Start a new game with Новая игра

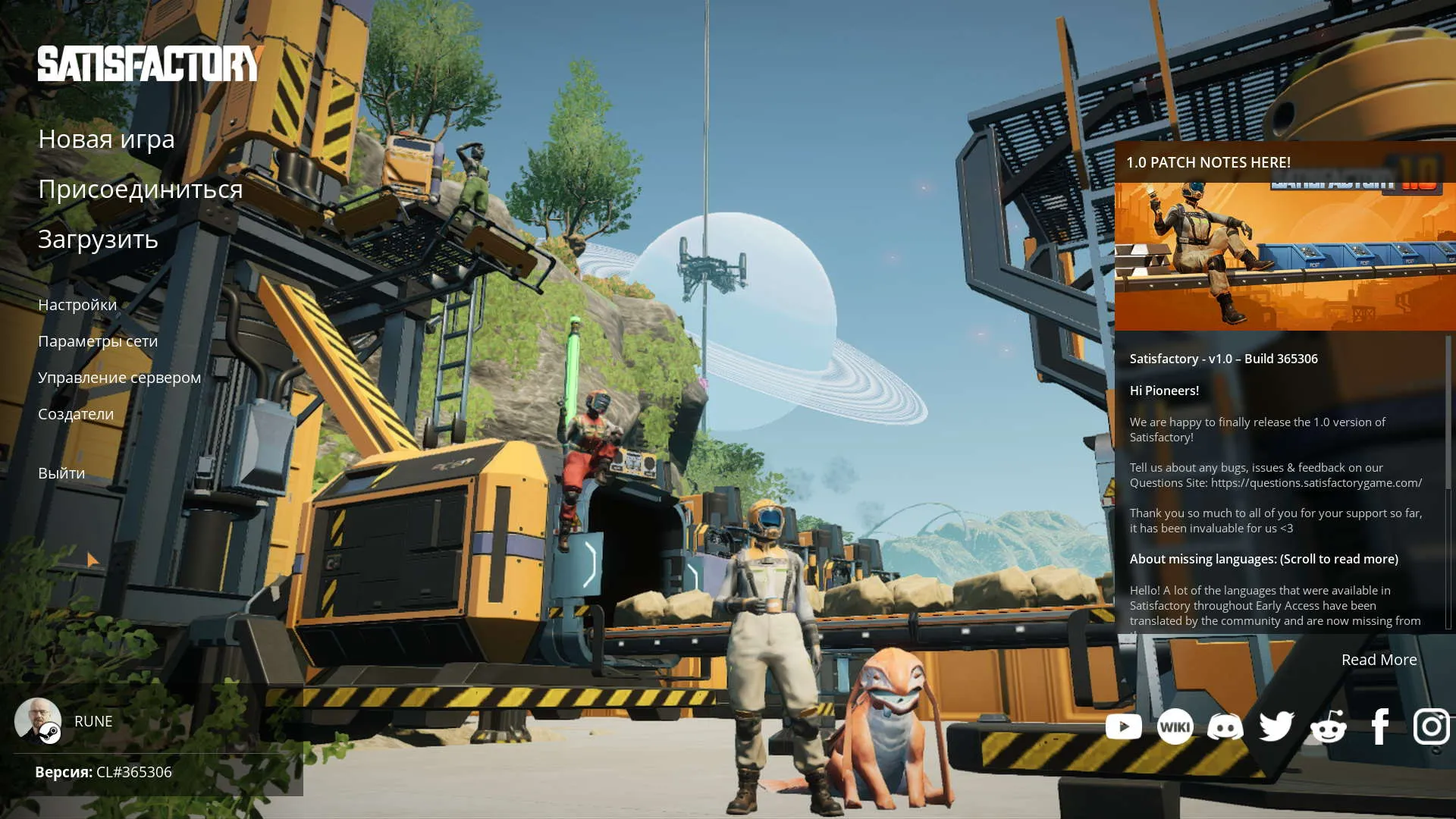(106, 140)
